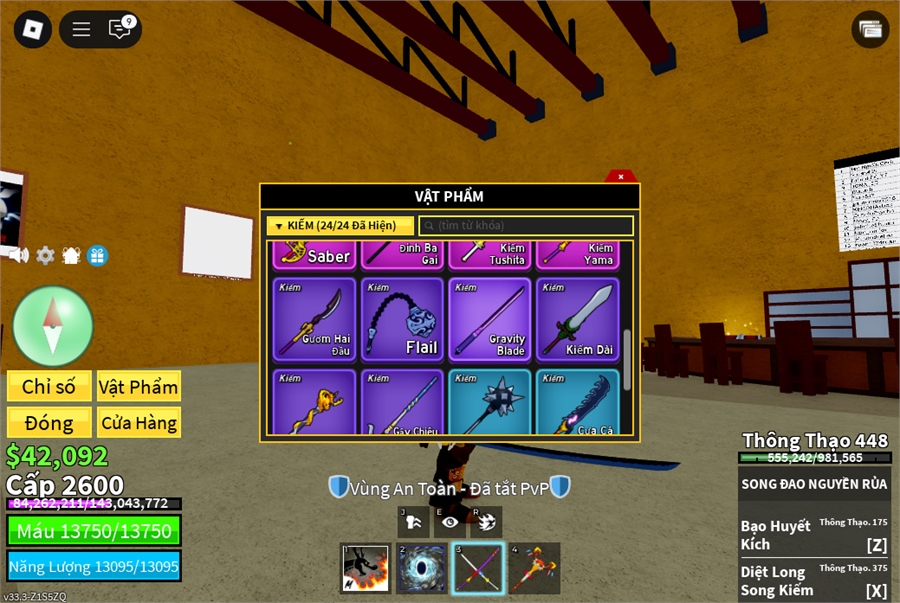Click the Đóng button

pyautogui.click(x=49, y=423)
